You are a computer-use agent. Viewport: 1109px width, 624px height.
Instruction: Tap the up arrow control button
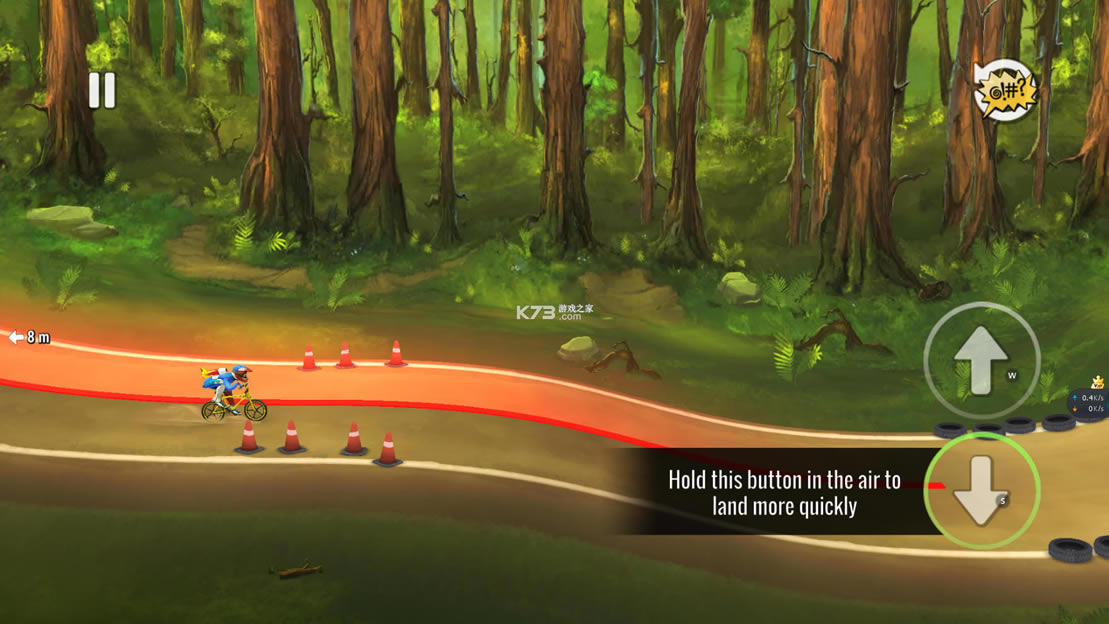coord(981,360)
